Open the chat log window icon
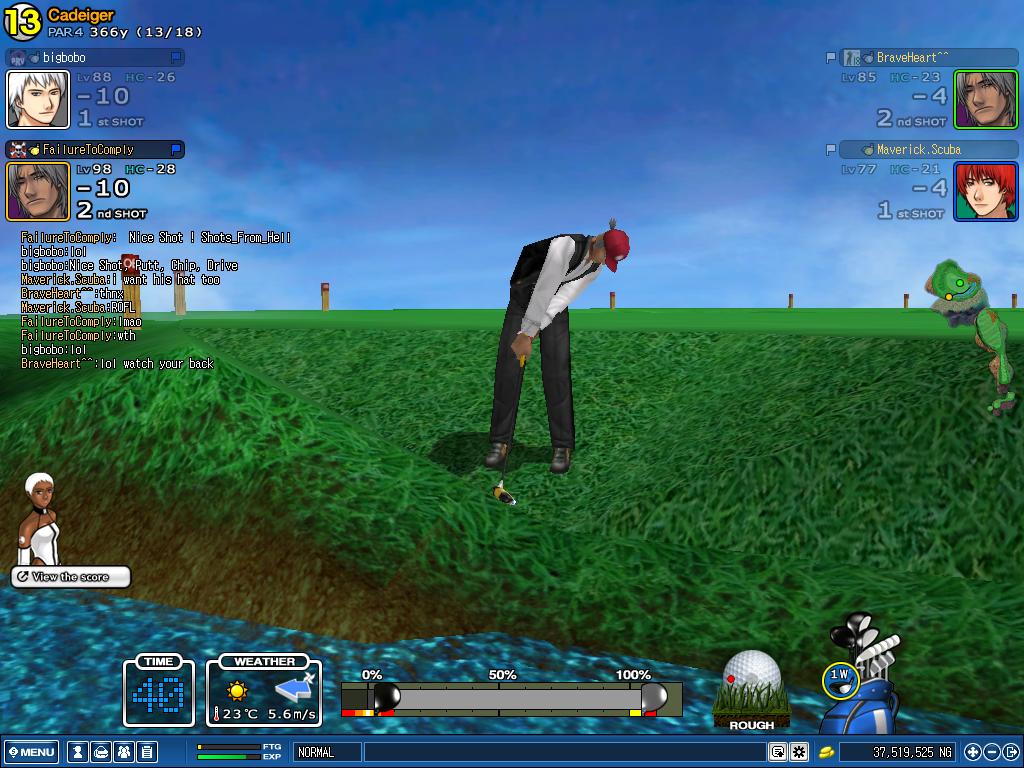This screenshot has width=1024, height=768. coord(778,752)
